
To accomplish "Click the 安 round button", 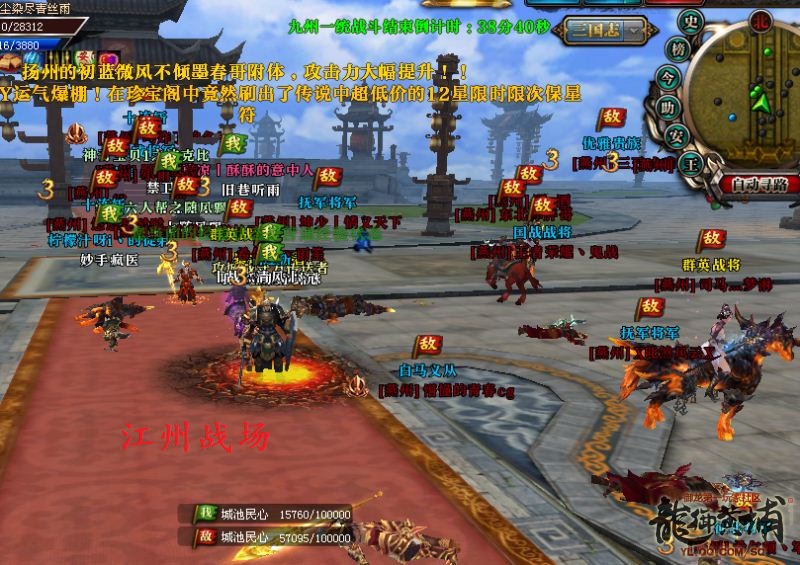I will point(675,136).
